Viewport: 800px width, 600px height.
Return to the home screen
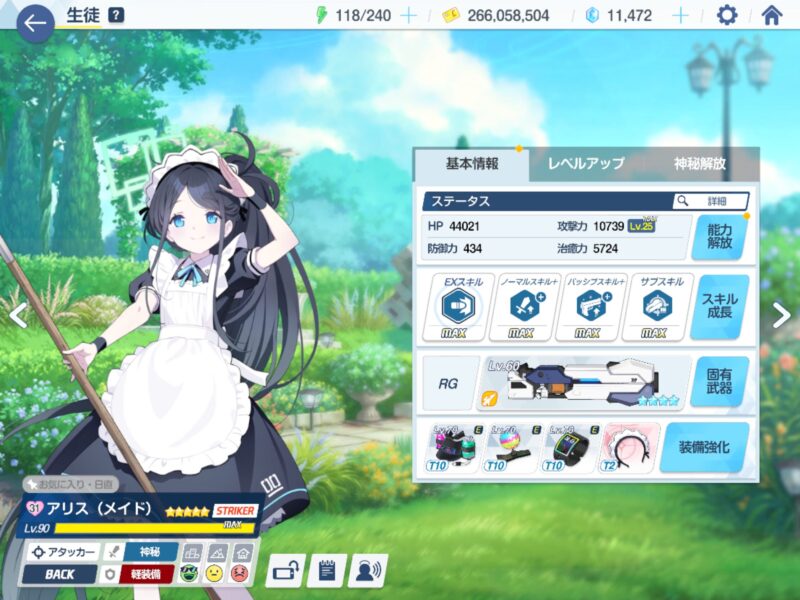(772, 16)
